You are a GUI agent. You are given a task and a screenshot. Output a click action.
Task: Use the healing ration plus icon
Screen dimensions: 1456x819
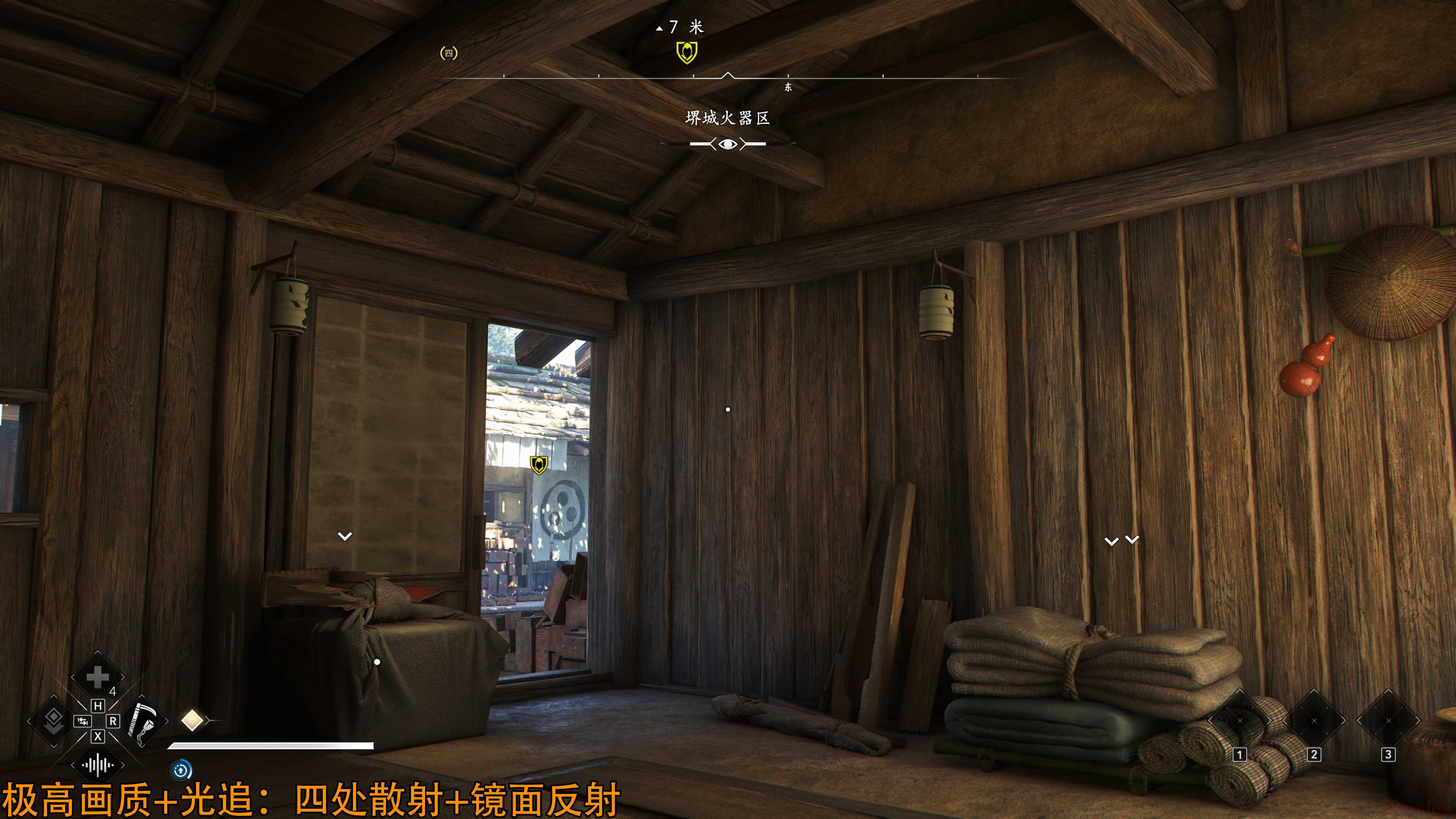(x=97, y=677)
